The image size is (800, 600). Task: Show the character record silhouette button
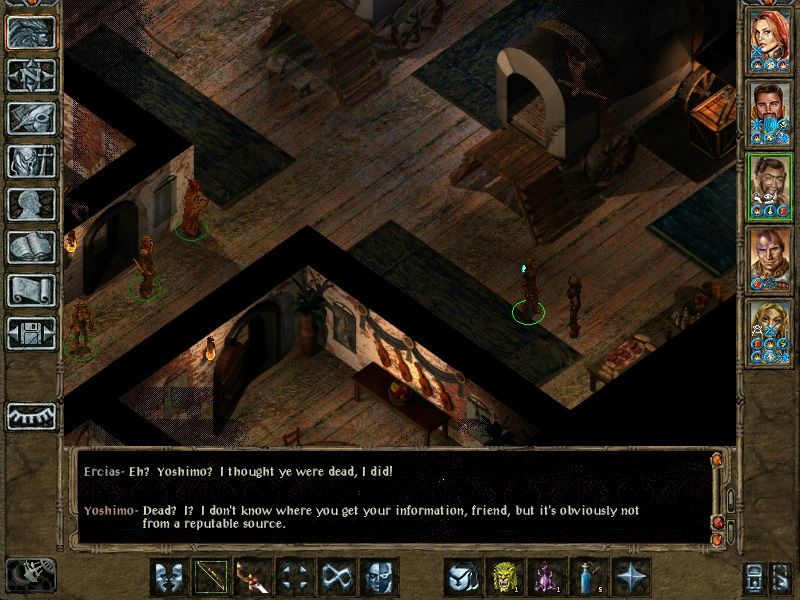[x=32, y=205]
